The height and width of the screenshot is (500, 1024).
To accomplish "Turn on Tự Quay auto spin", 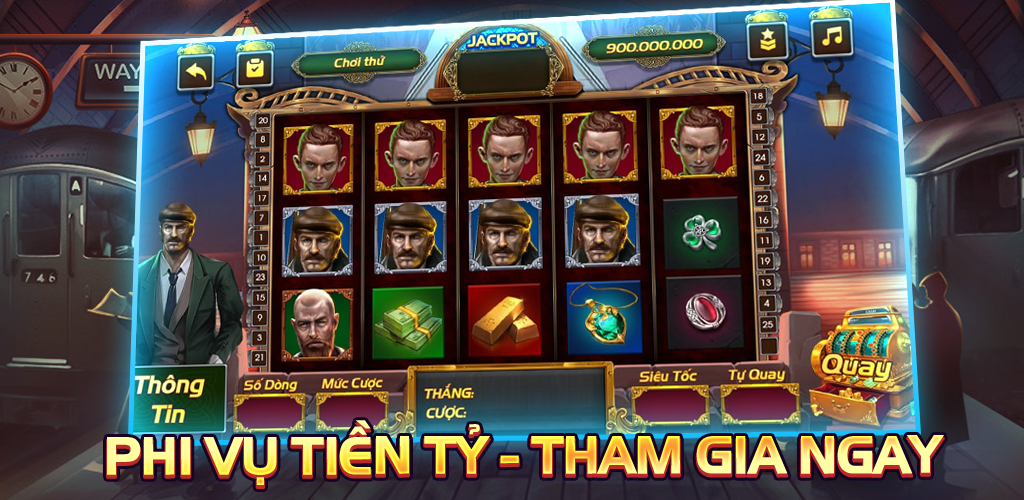I will 760,404.
